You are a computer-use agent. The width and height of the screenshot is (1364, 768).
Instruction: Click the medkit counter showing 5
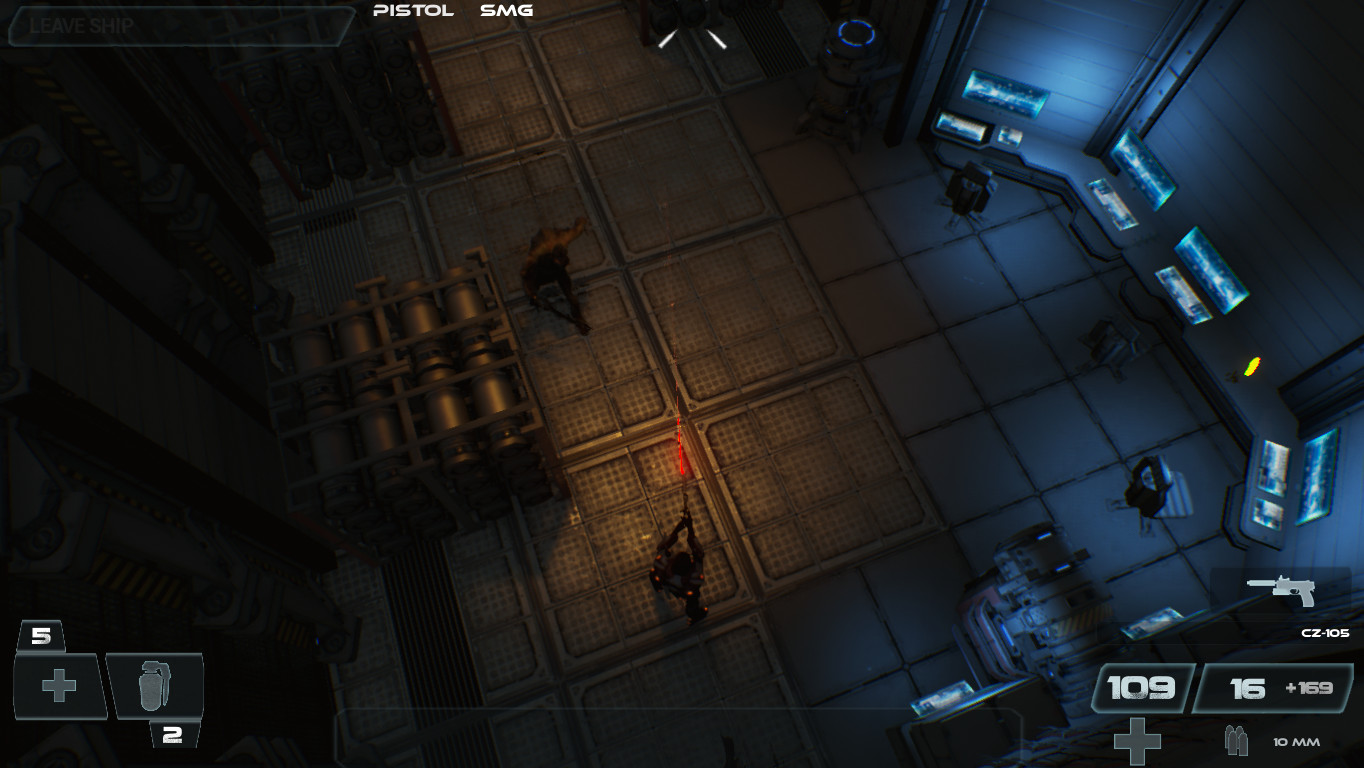coord(39,632)
